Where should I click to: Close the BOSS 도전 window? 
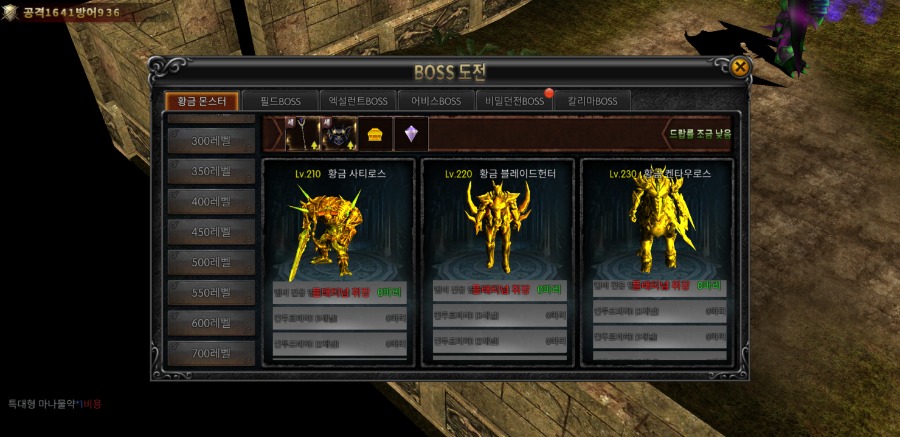click(739, 68)
